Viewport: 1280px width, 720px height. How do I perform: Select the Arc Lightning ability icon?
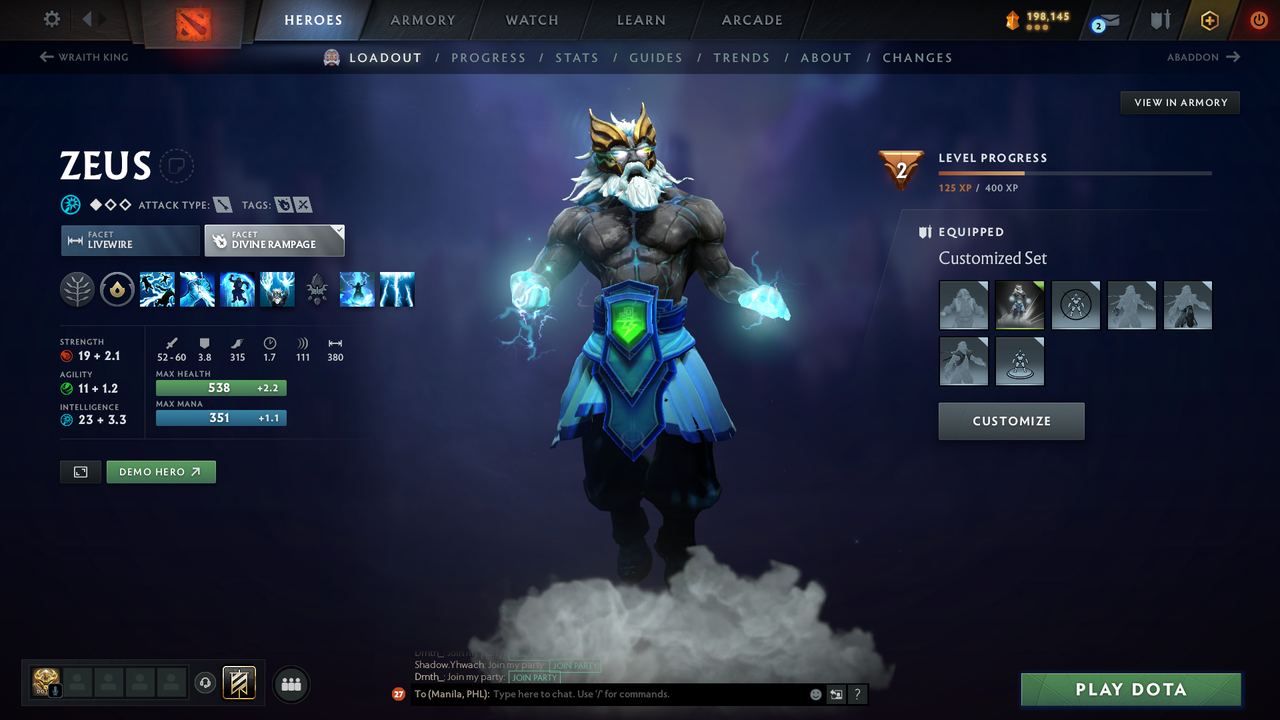157,289
